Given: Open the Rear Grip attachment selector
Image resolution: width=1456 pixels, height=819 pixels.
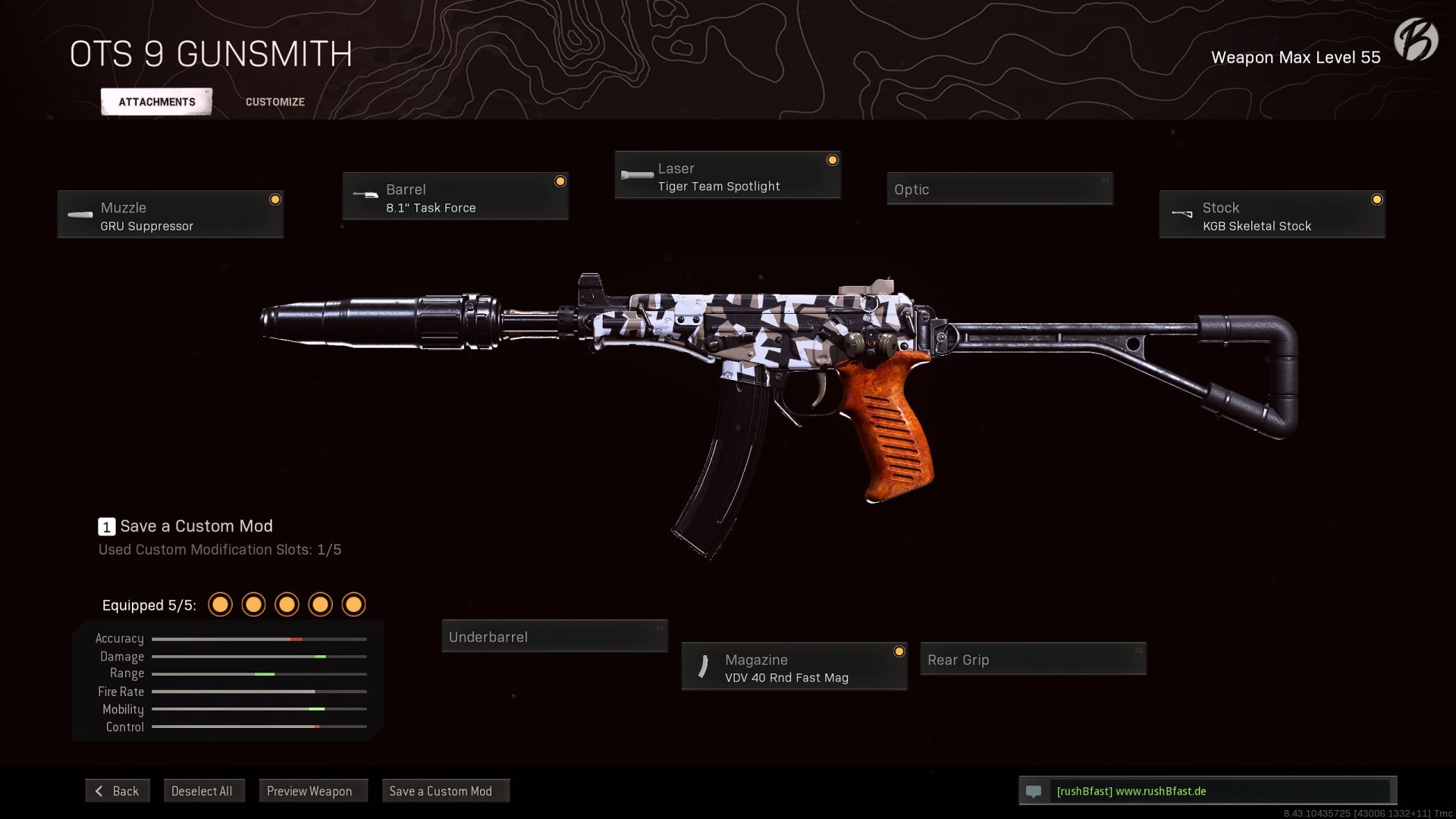Looking at the screenshot, I should (x=1032, y=659).
